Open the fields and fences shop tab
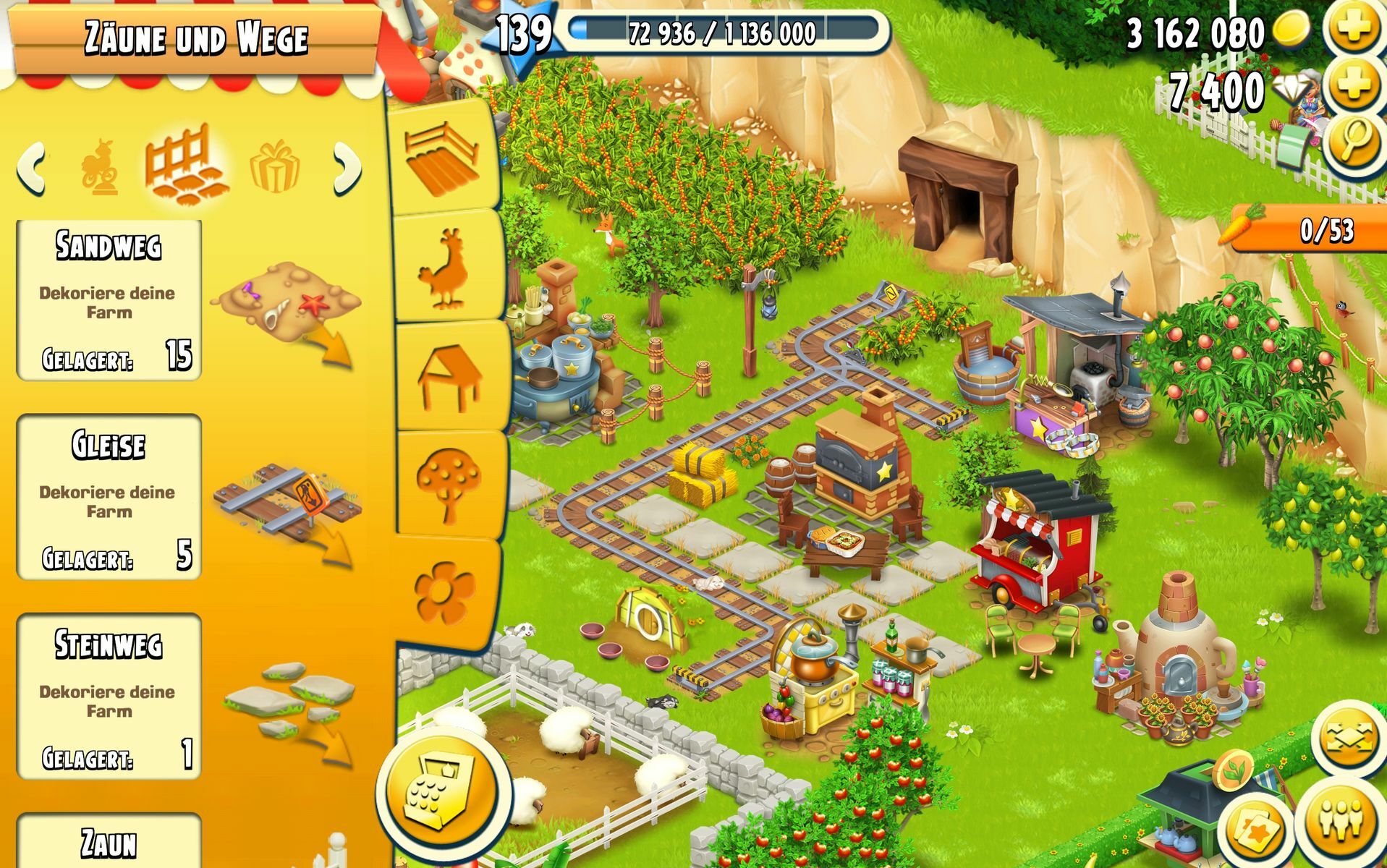The height and width of the screenshot is (868, 1387). coord(443,159)
